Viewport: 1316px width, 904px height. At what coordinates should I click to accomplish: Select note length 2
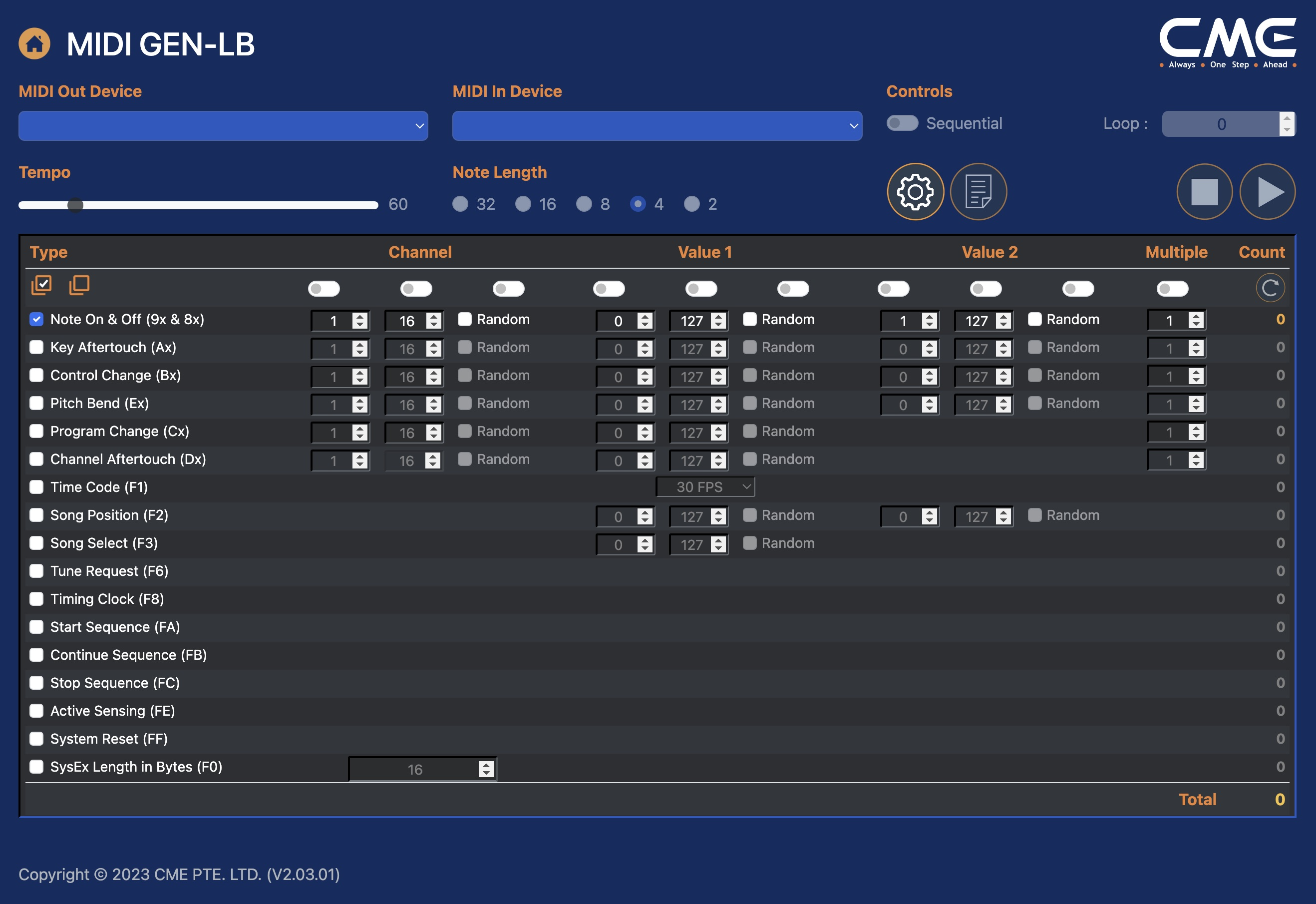691,204
